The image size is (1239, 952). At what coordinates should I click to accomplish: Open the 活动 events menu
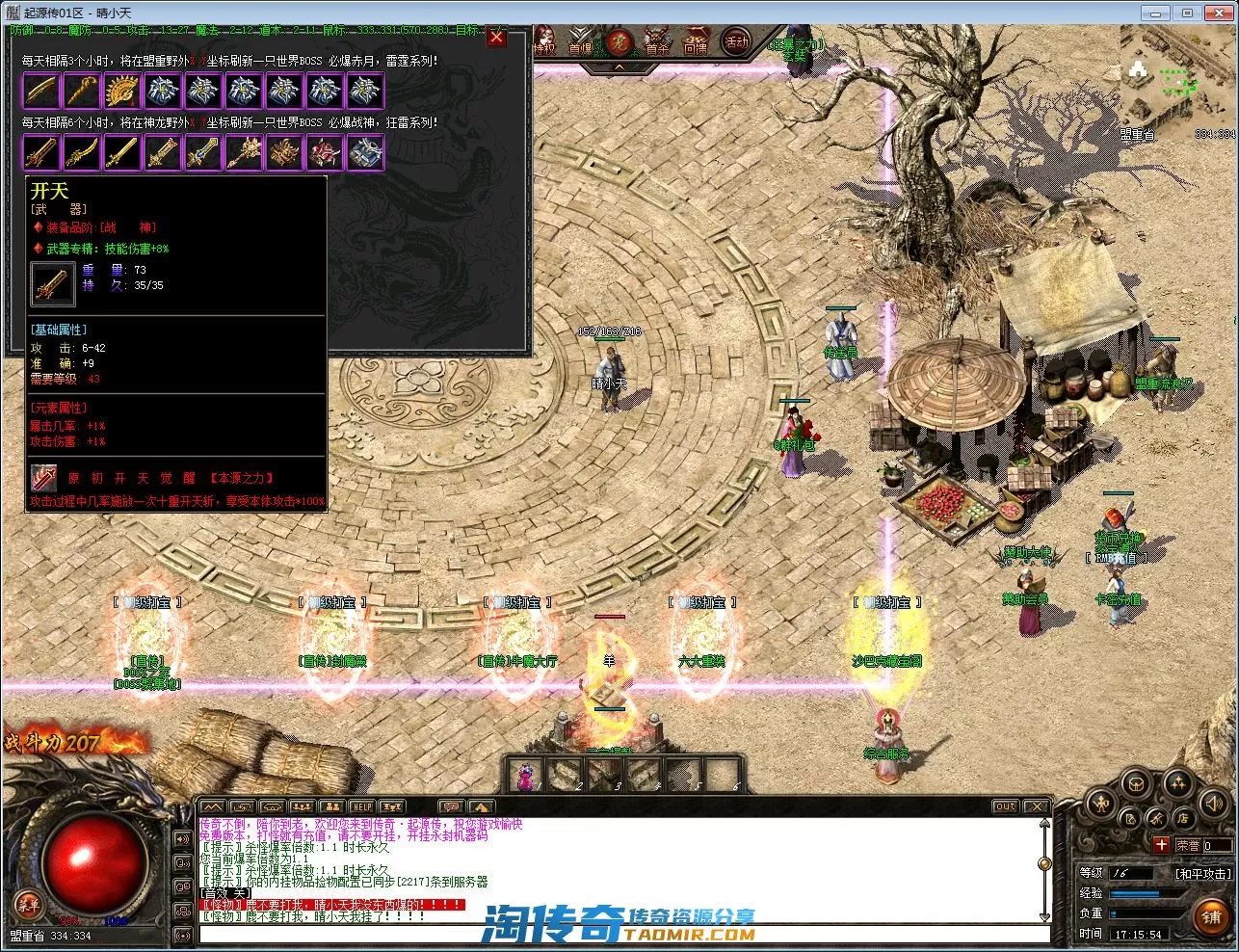[736, 42]
